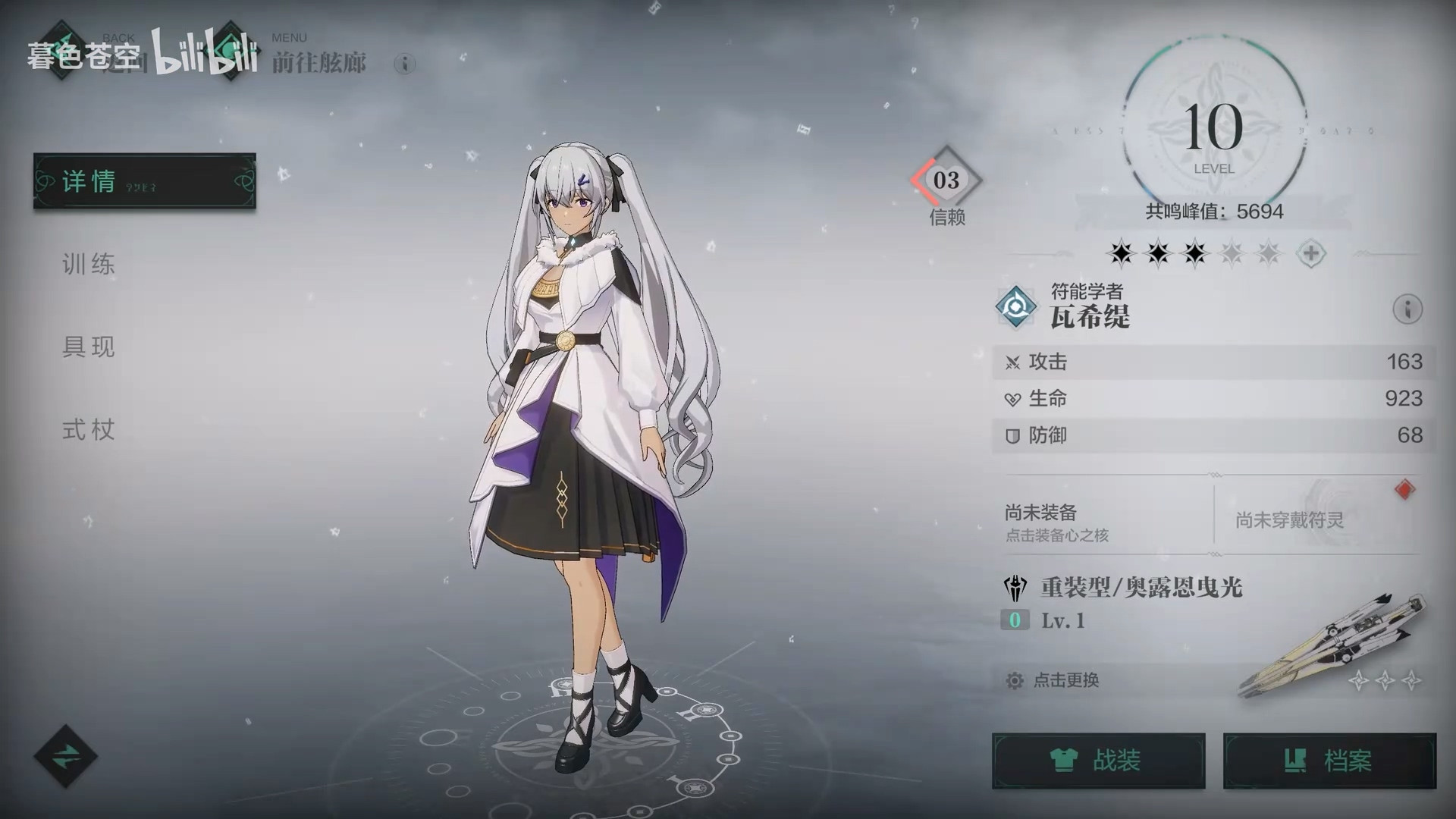
Task: Tap the swap arrows diamond button
Action: click(x=66, y=755)
